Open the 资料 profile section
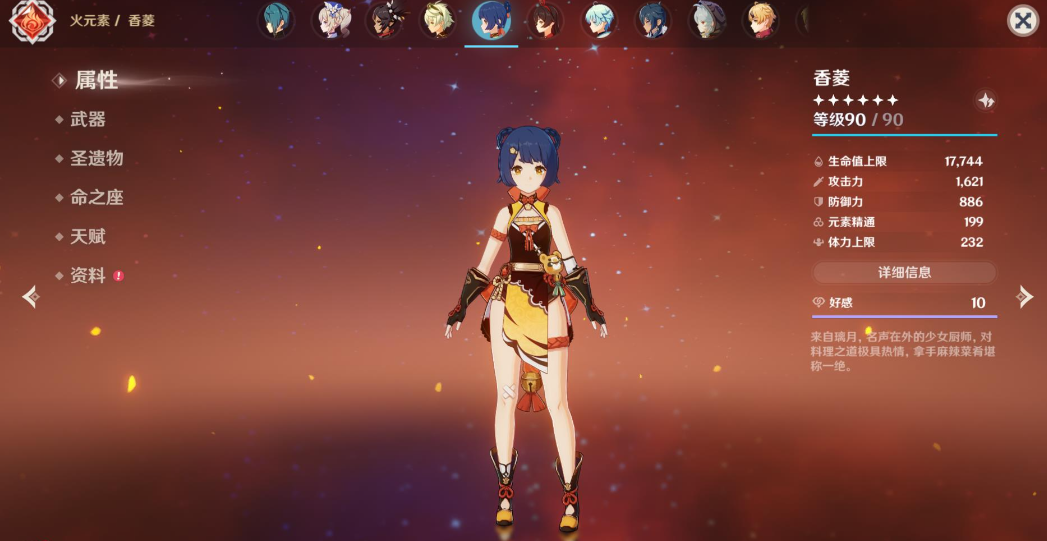Screen dimensions: 1047x541 click(x=88, y=276)
